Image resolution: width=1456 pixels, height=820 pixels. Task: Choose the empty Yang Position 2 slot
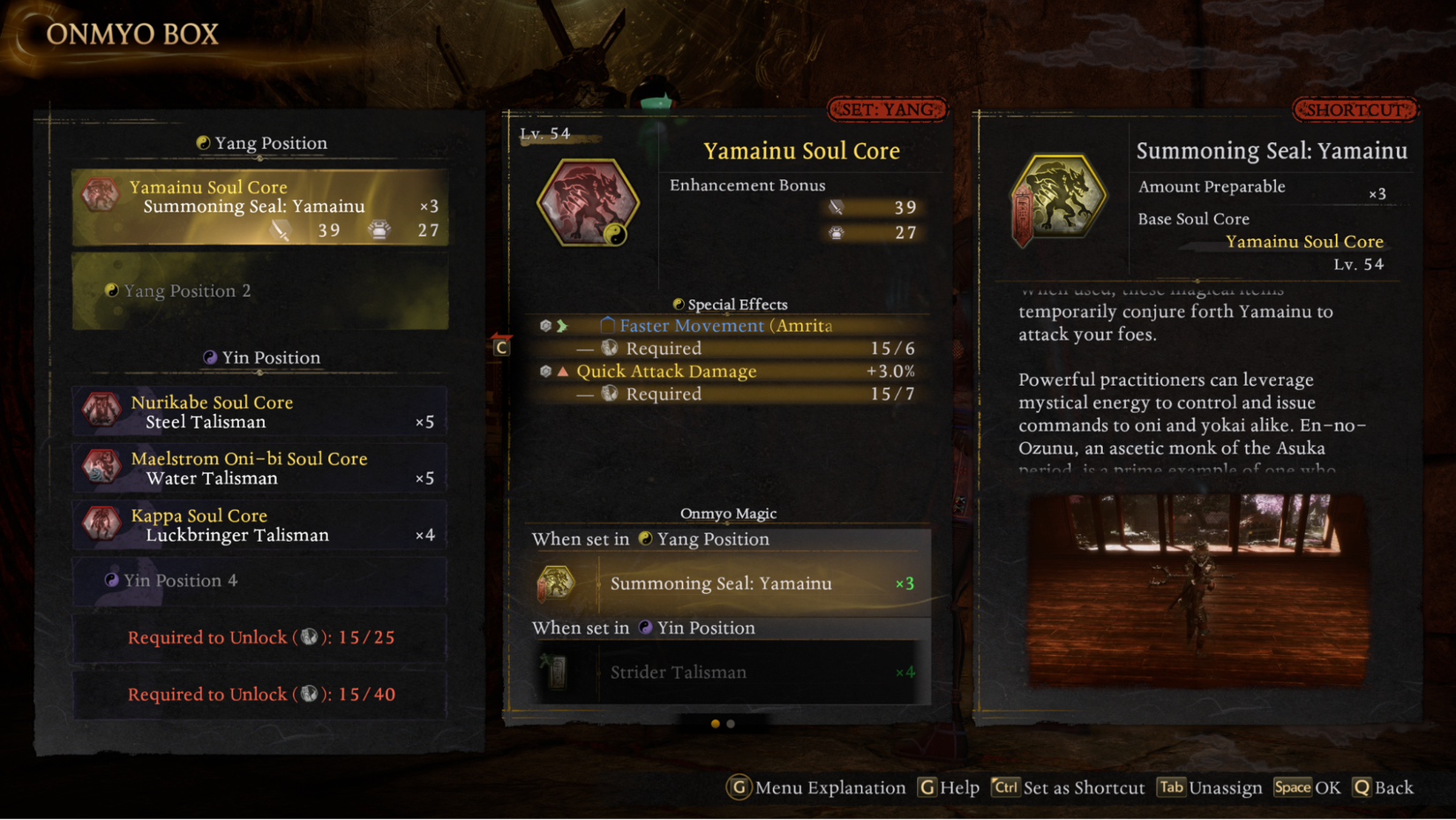click(x=259, y=290)
